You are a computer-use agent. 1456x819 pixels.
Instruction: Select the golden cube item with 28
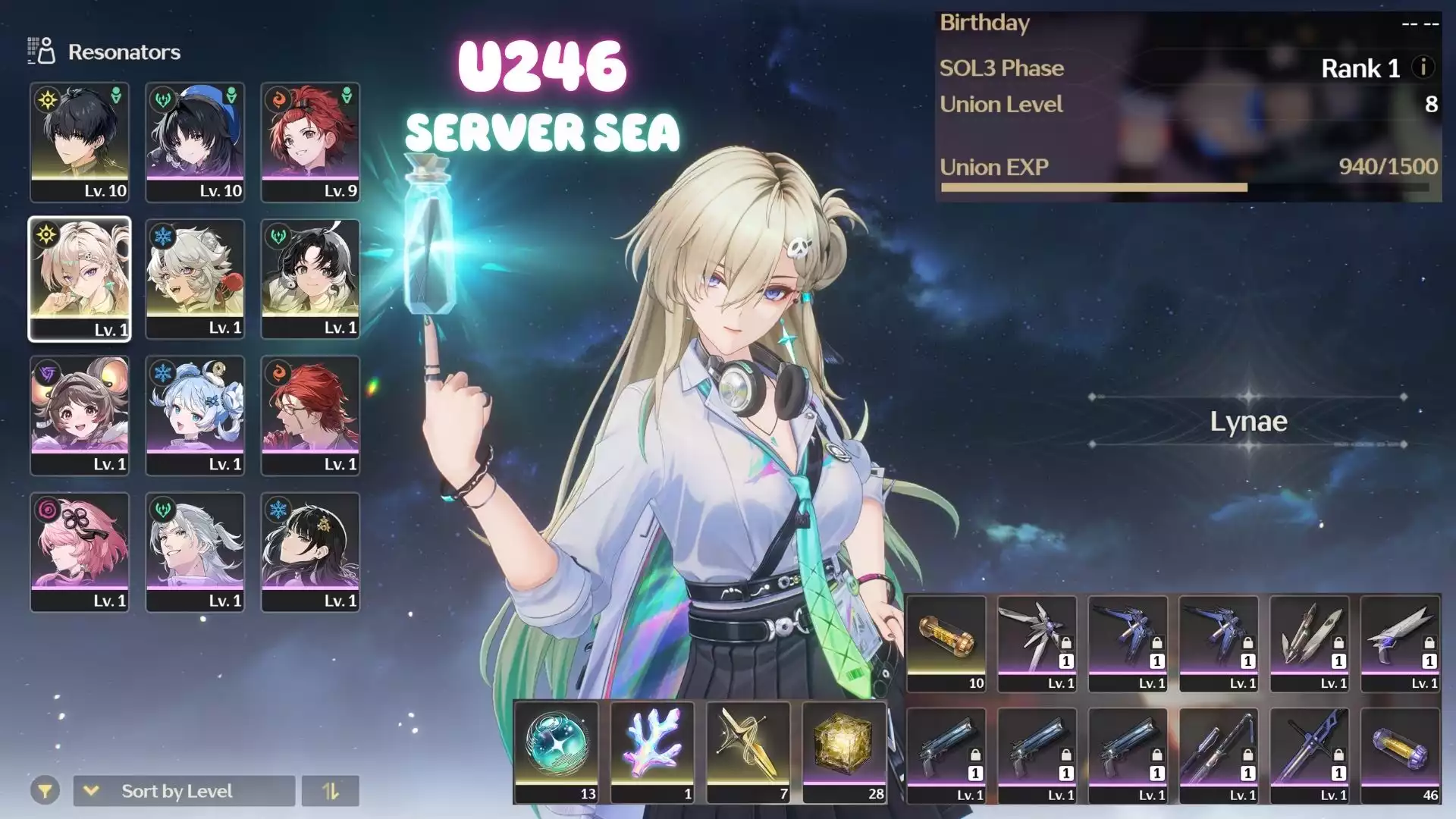[844, 751]
